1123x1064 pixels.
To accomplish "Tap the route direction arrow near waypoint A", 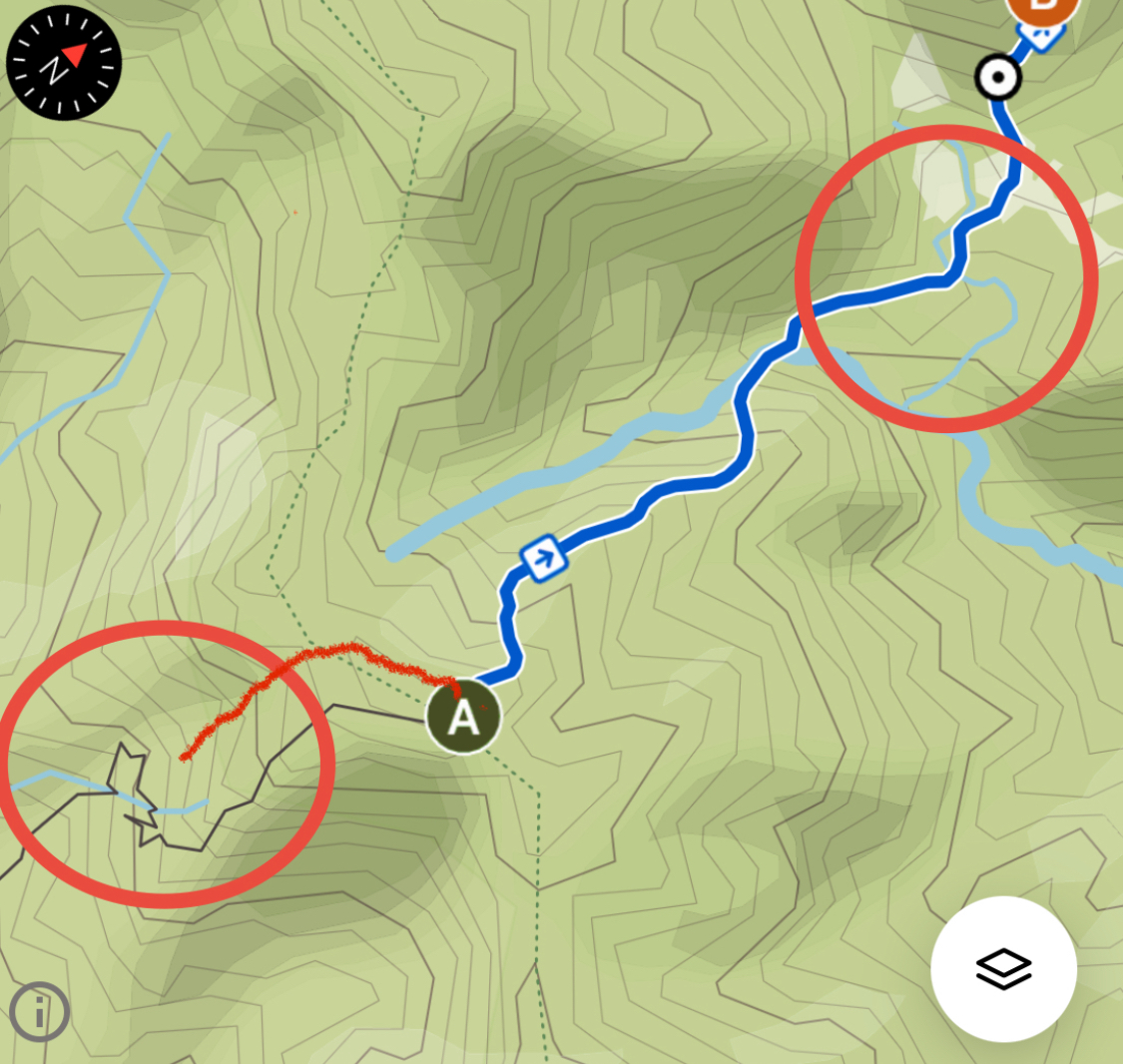I will click(x=544, y=560).
